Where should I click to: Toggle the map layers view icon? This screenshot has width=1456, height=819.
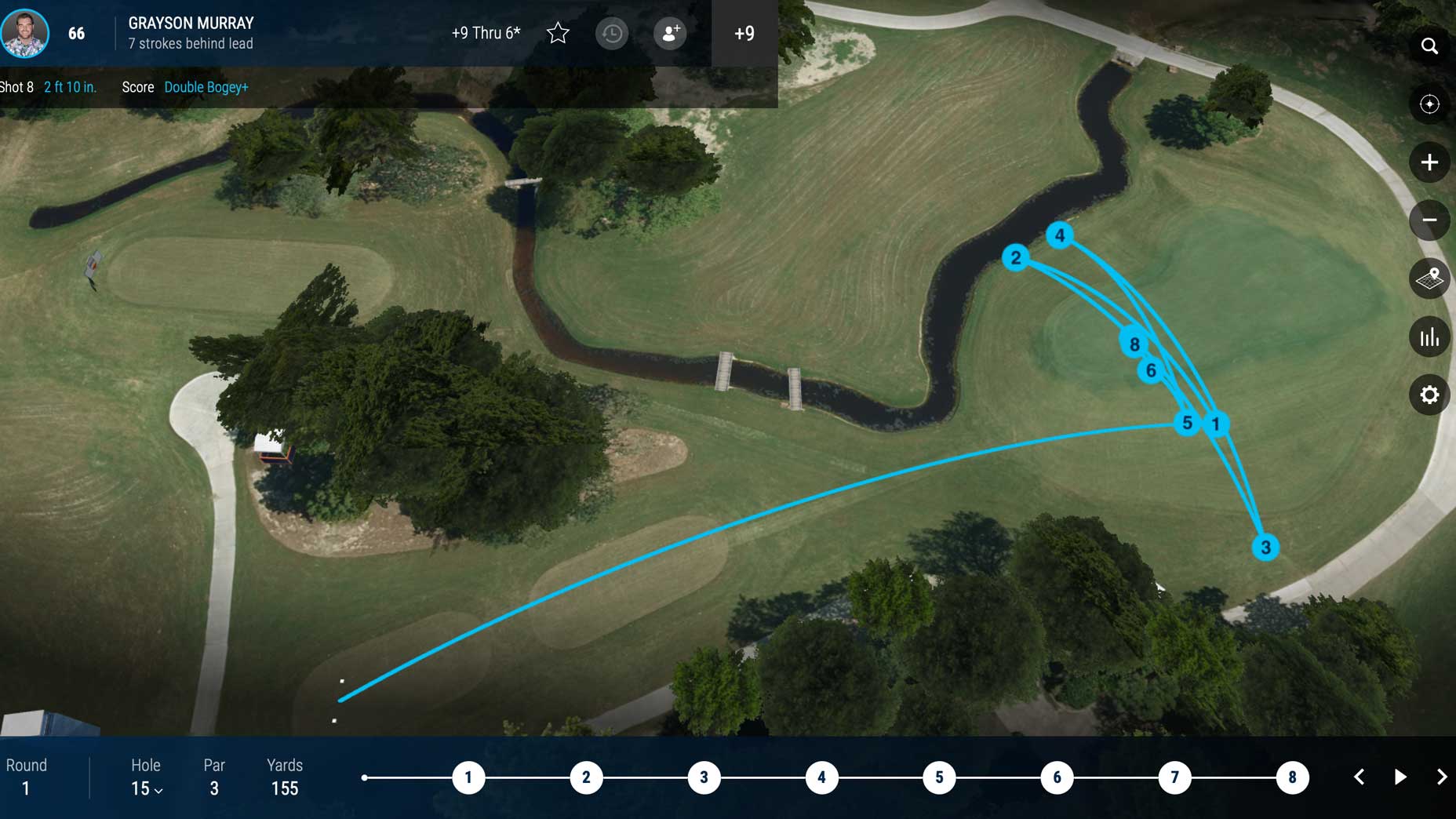coord(1429,278)
